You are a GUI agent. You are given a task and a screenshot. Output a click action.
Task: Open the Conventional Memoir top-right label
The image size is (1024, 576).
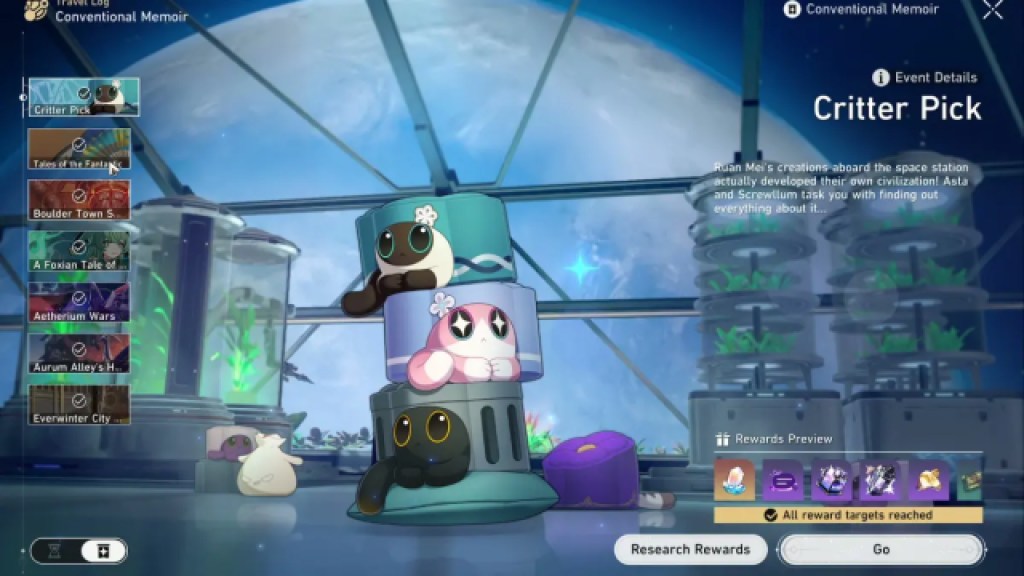click(x=861, y=10)
